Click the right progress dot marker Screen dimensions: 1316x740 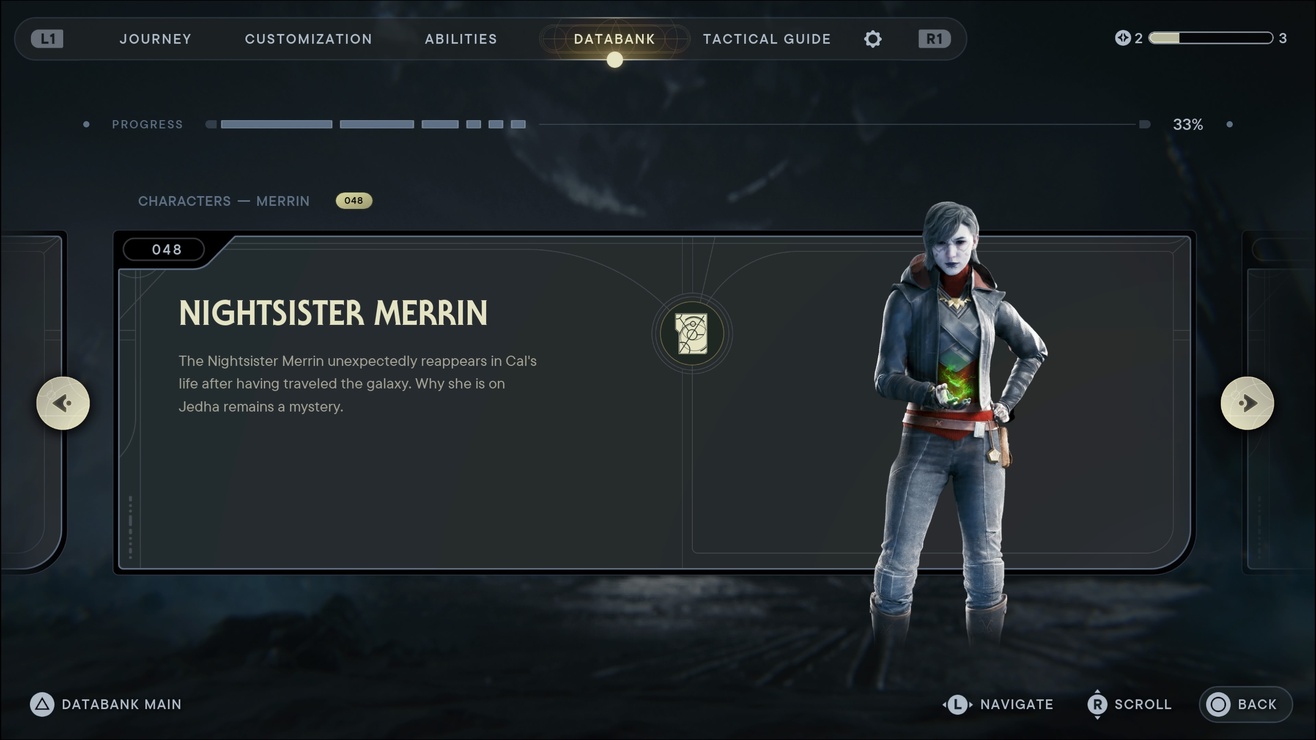1230,124
